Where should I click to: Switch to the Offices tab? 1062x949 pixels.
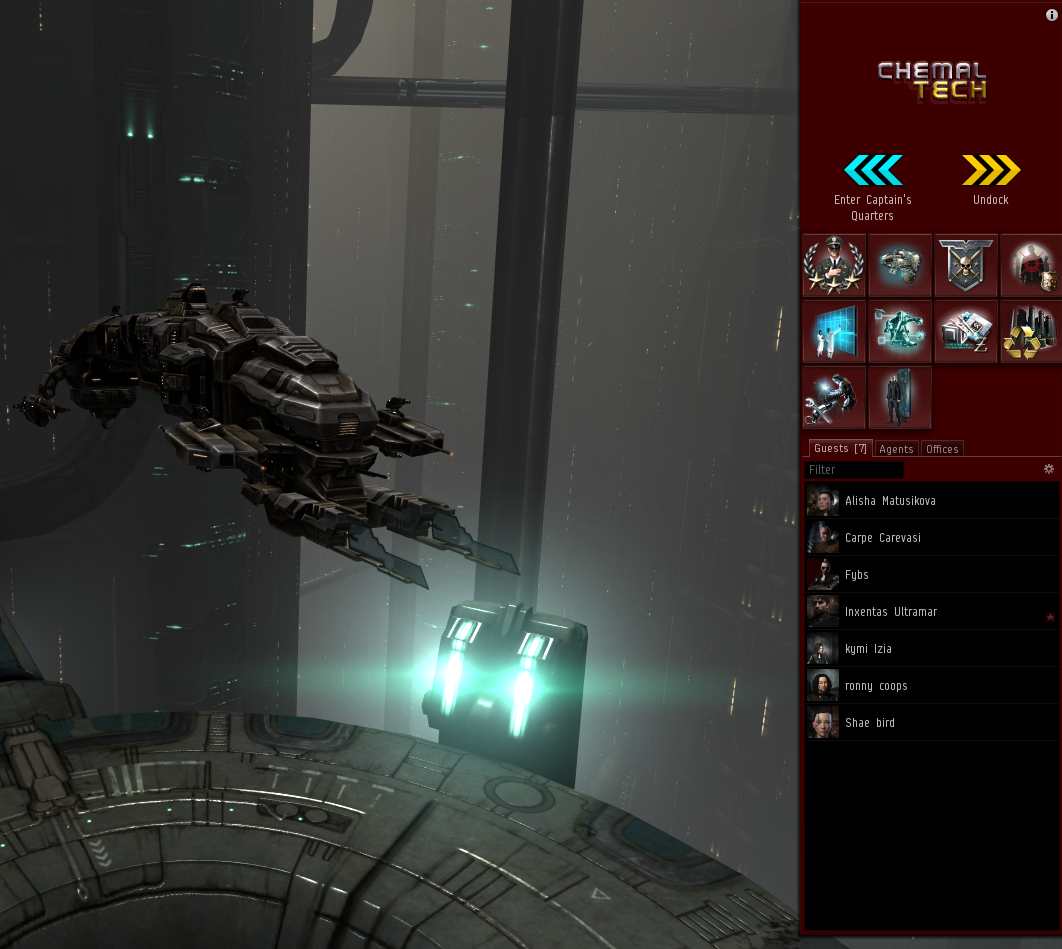[x=942, y=449]
